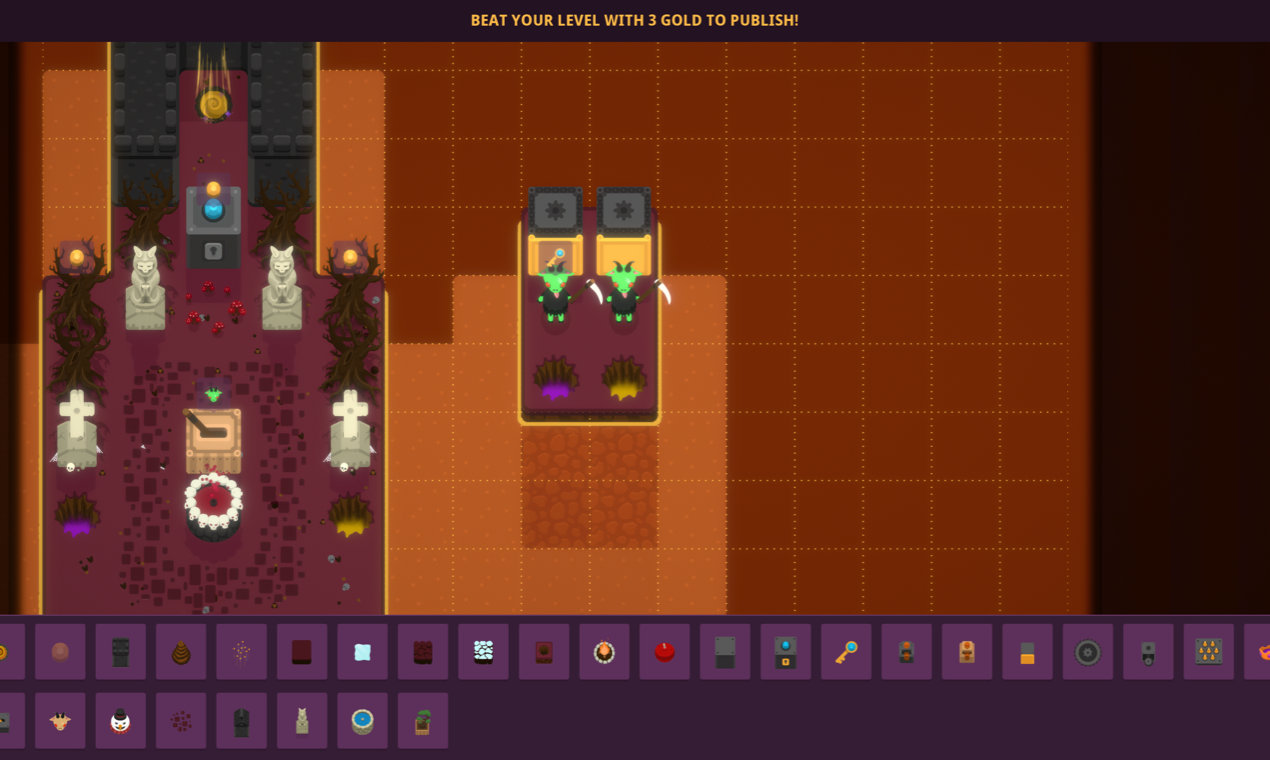Select the locked blue gem pedestal tile
This screenshot has height=760, width=1270.
tap(785, 652)
